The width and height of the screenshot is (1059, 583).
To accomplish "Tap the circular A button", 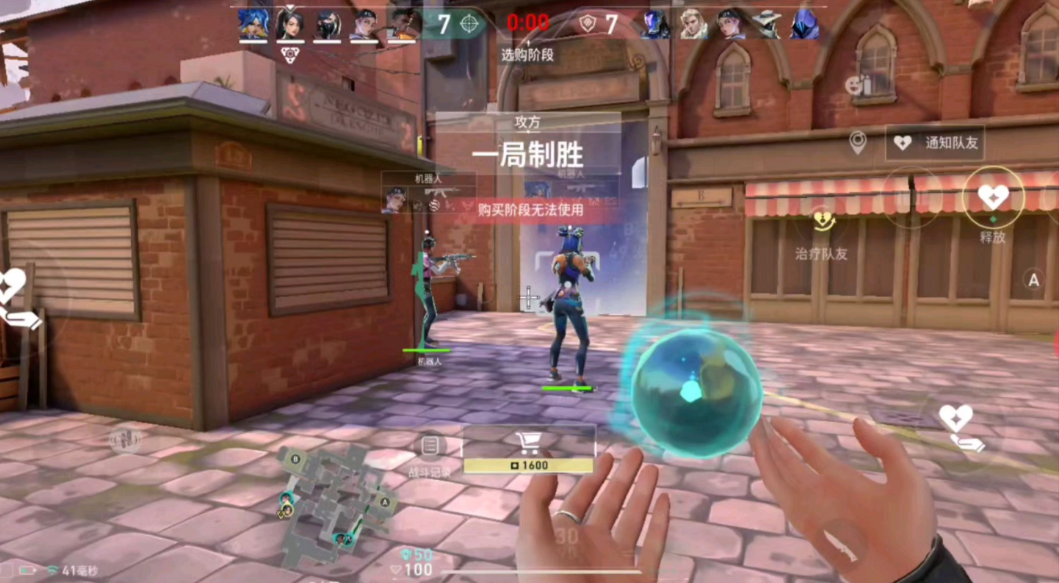I will [1033, 280].
